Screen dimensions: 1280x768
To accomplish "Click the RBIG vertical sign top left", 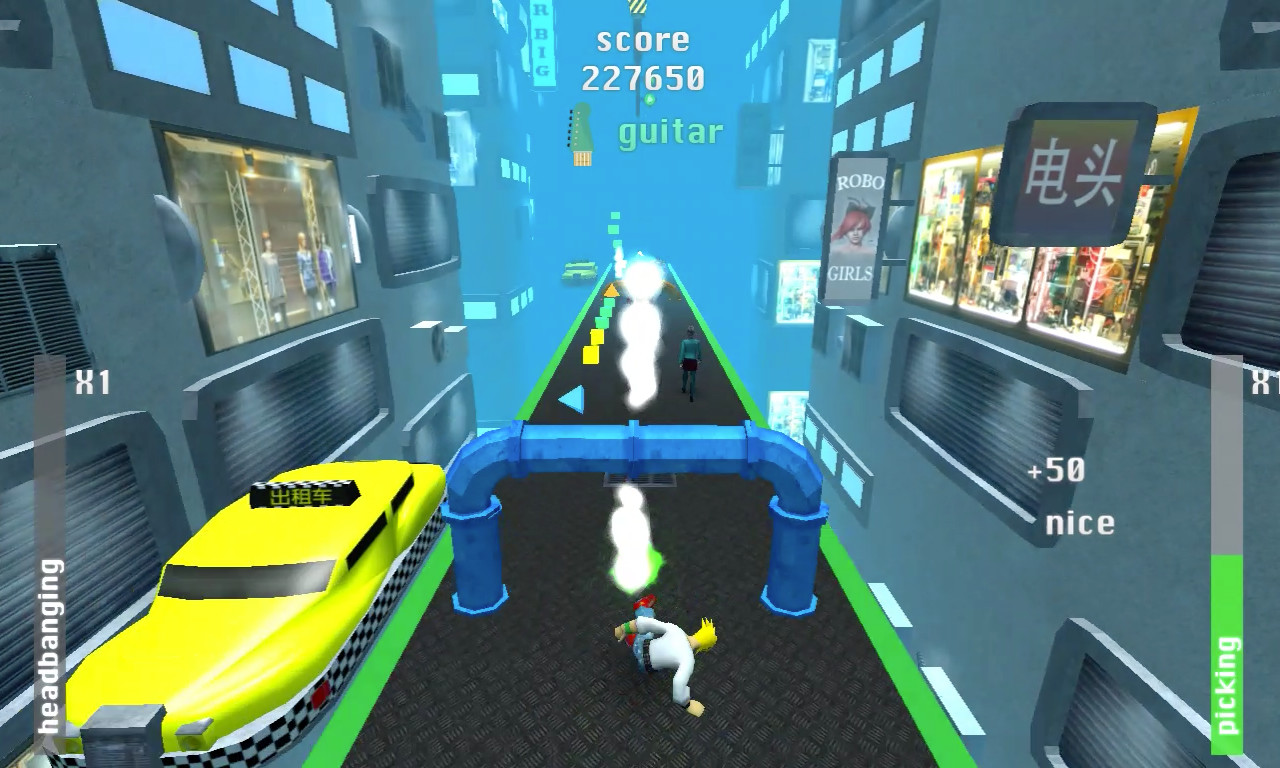I will 539,40.
